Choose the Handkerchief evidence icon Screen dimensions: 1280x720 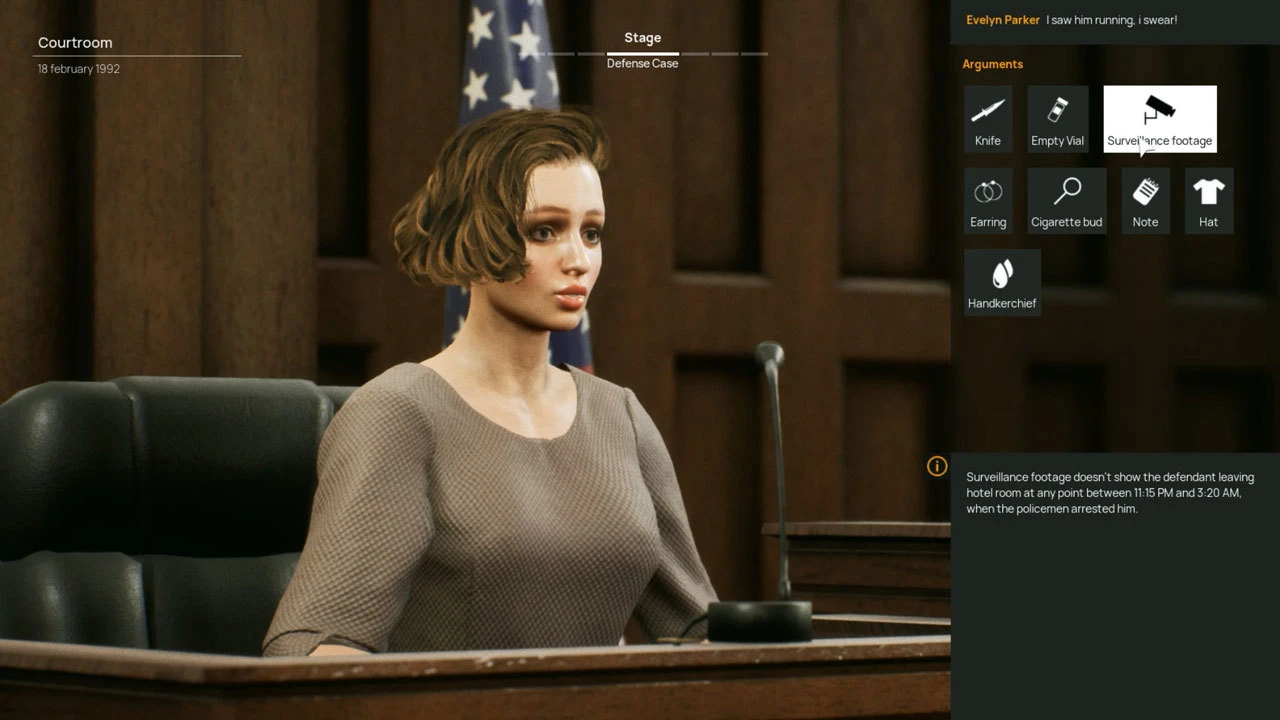click(1002, 279)
